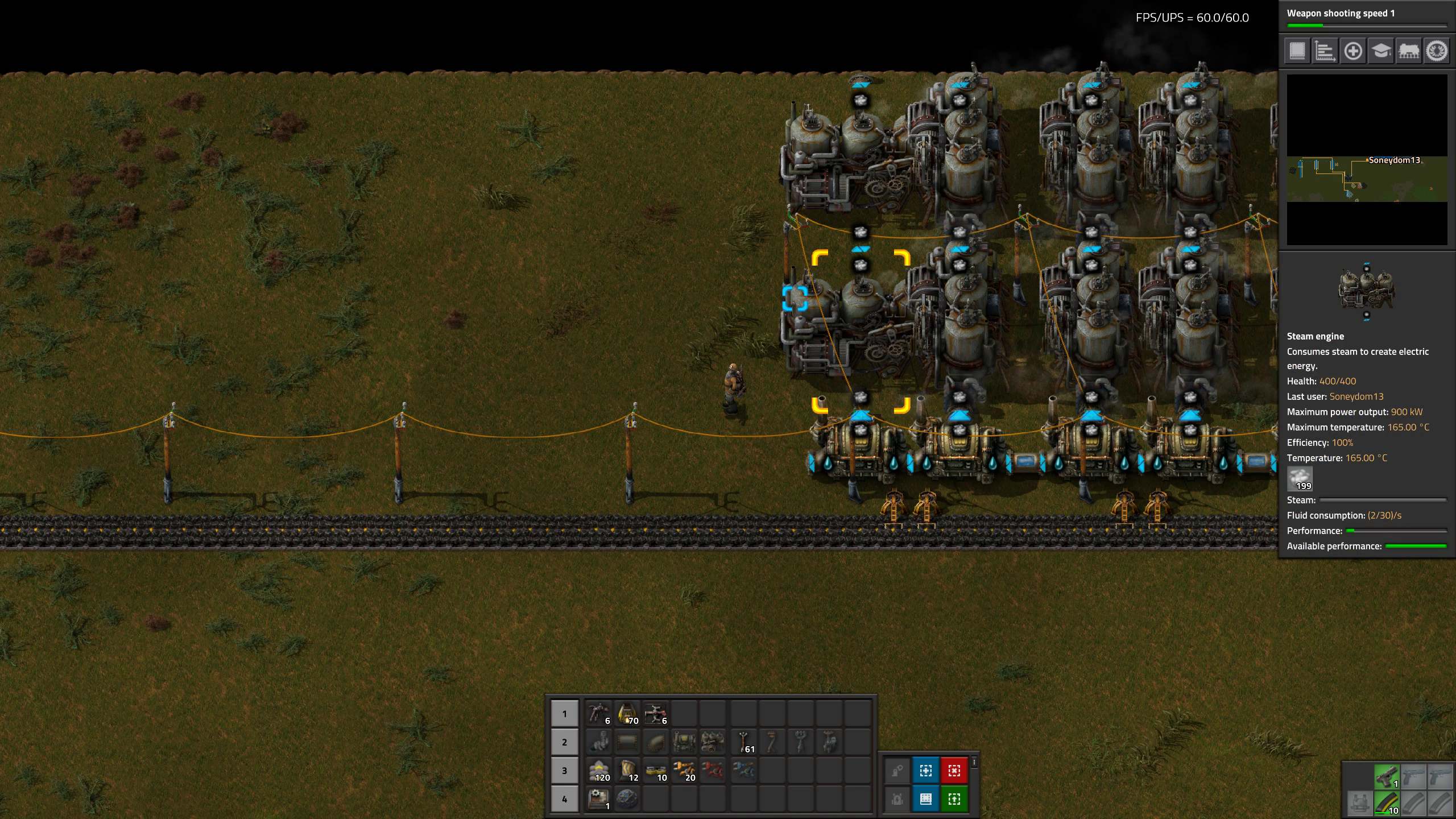
Task: Open the production statistics graph button
Action: point(1325,51)
